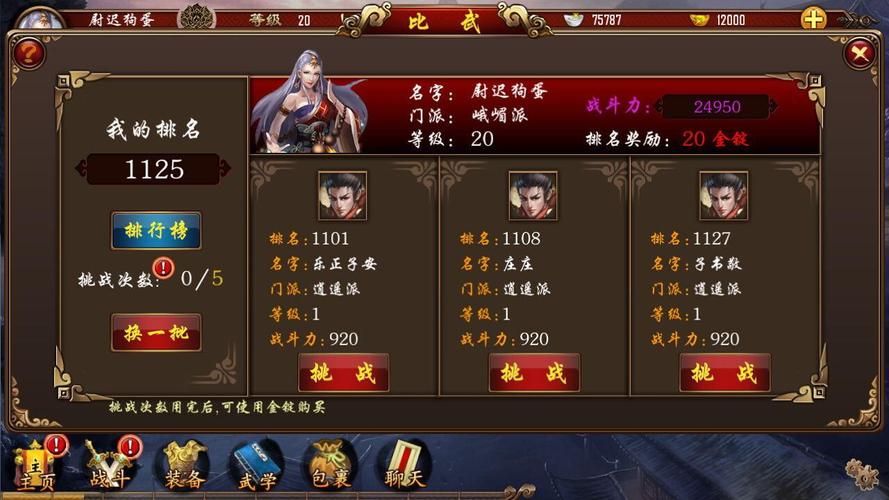This screenshot has width=889, height=500.
Task: Open the 排行榜 ranking list
Action: point(155,231)
